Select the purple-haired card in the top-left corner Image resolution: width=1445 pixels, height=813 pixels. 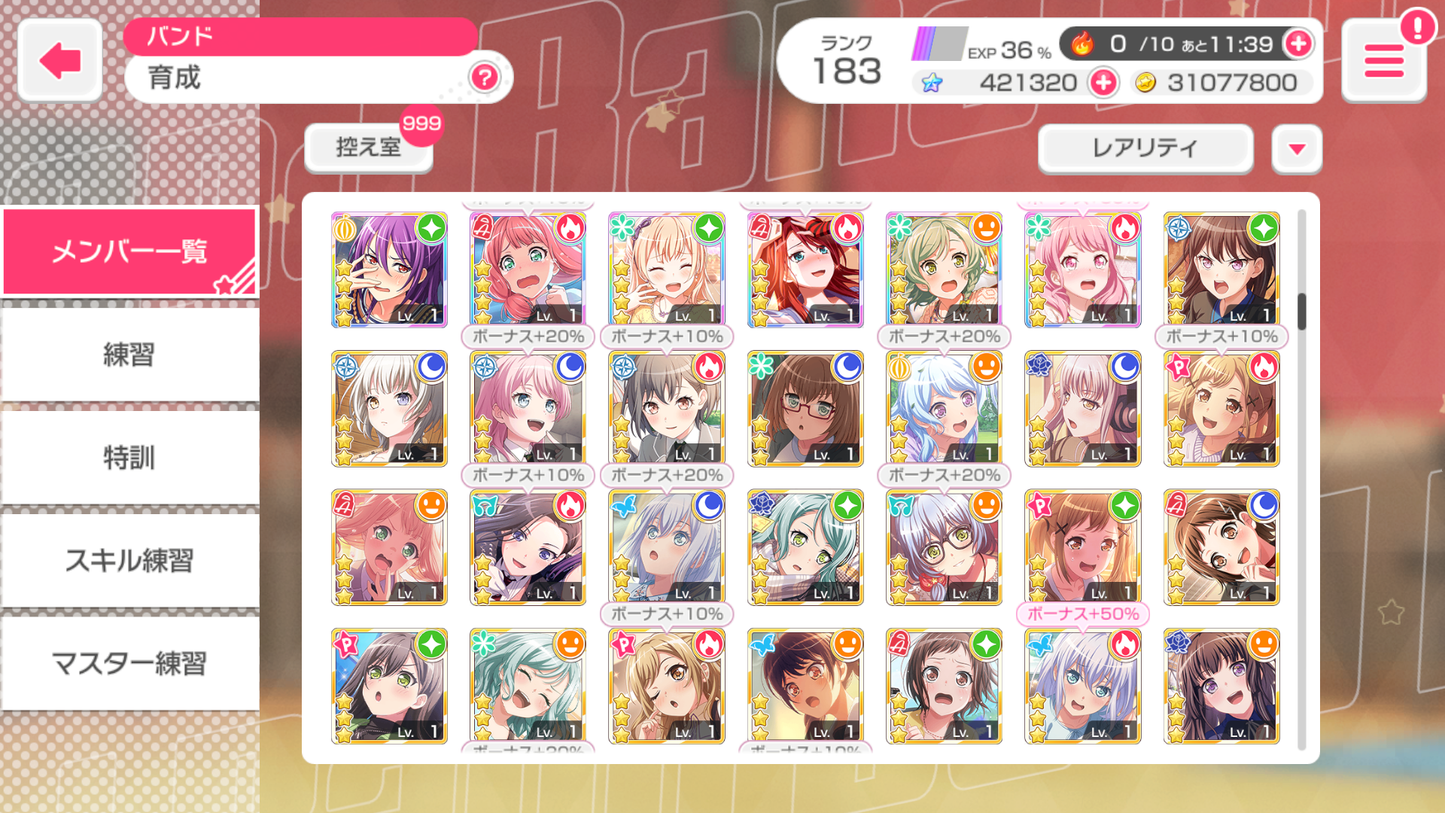pos(389,270)
